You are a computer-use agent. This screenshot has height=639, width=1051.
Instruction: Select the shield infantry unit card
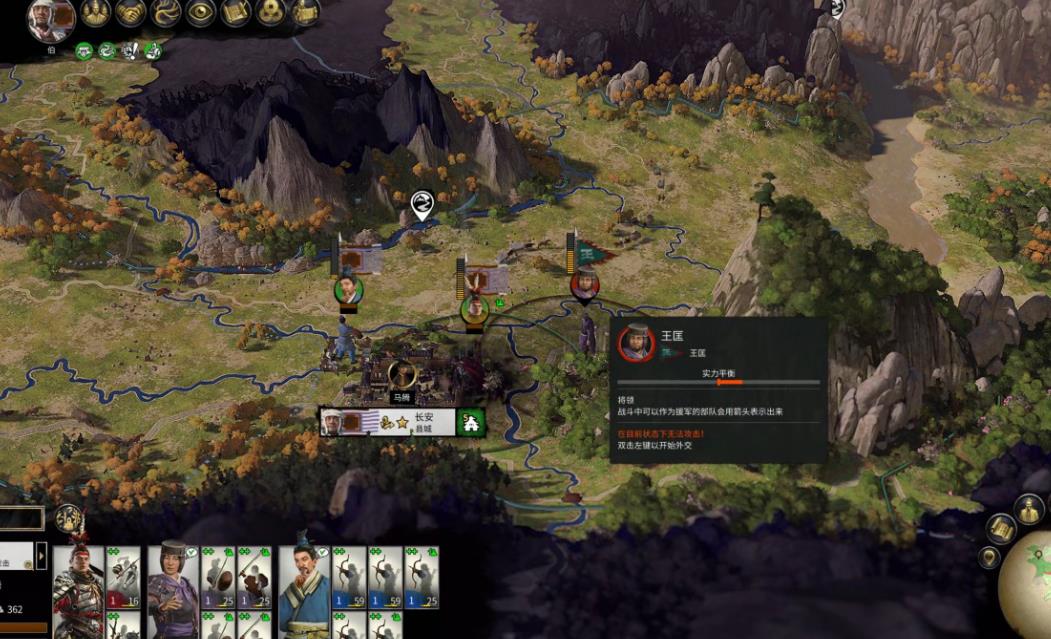click(x=217, y=578)
